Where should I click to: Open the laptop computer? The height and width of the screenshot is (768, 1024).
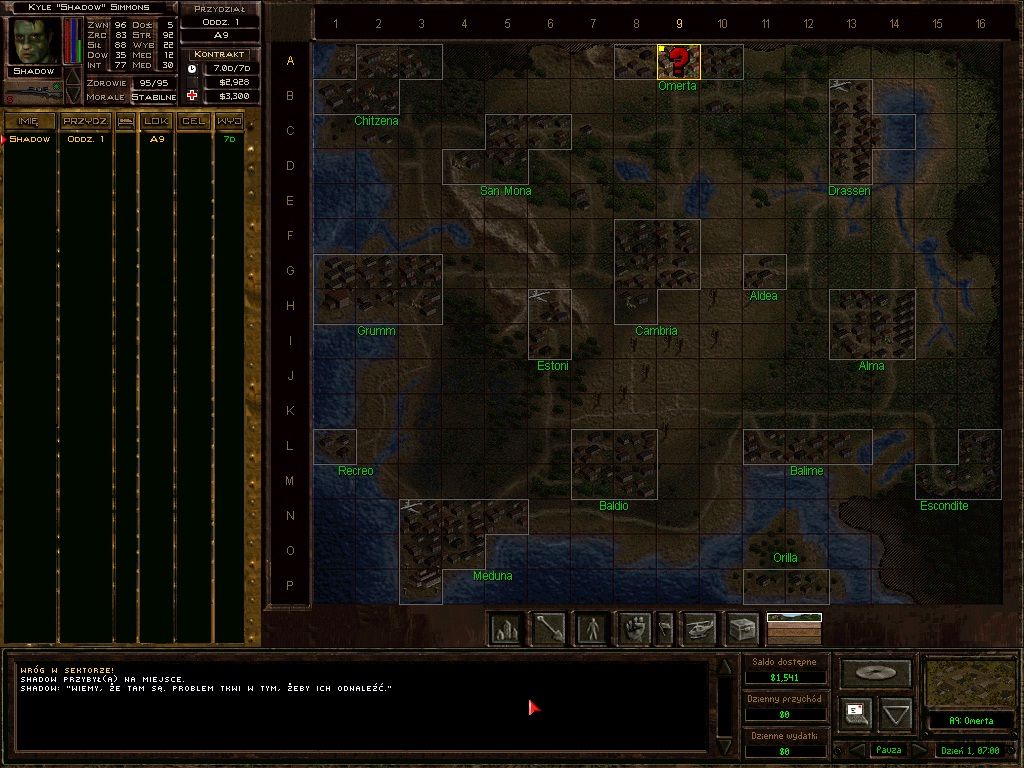coord(856,713)
